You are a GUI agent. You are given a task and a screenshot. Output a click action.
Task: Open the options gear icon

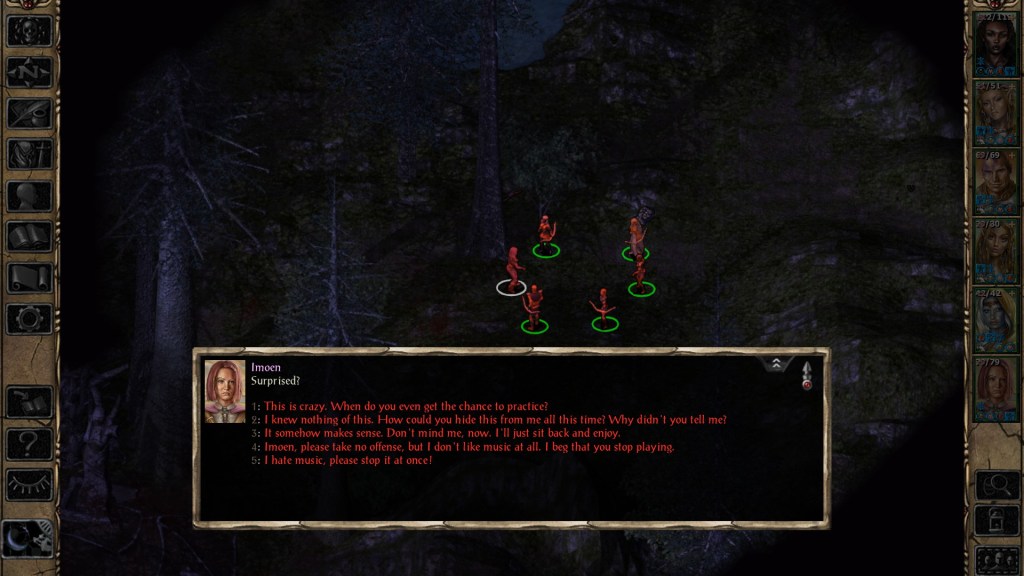tap(29, 319)
